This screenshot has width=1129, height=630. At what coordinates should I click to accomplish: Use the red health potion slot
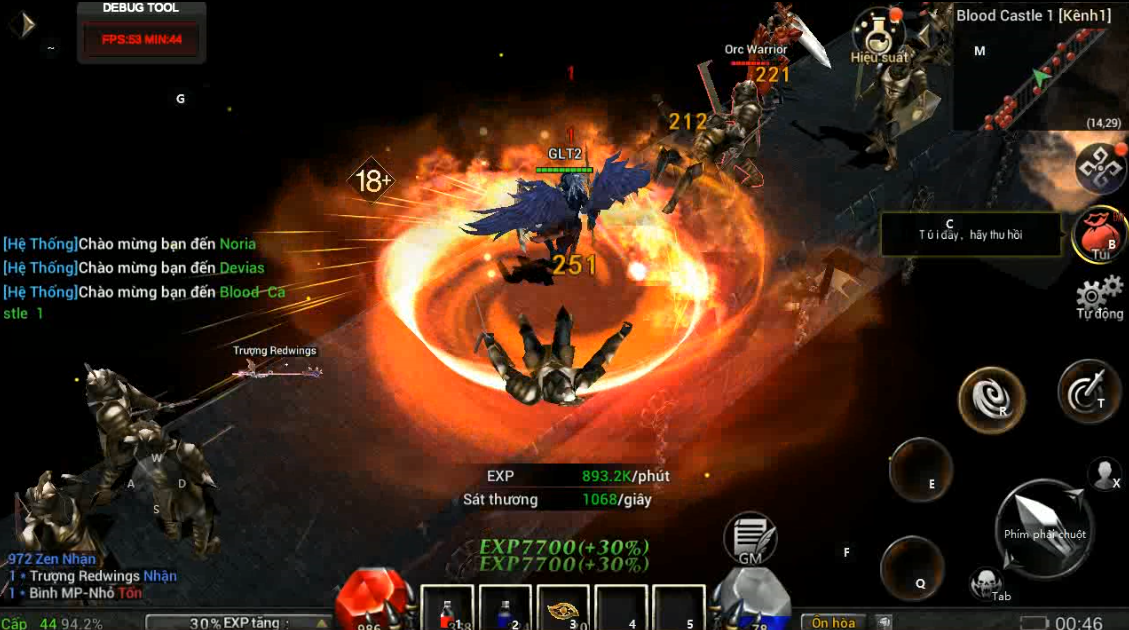point(449,609)
